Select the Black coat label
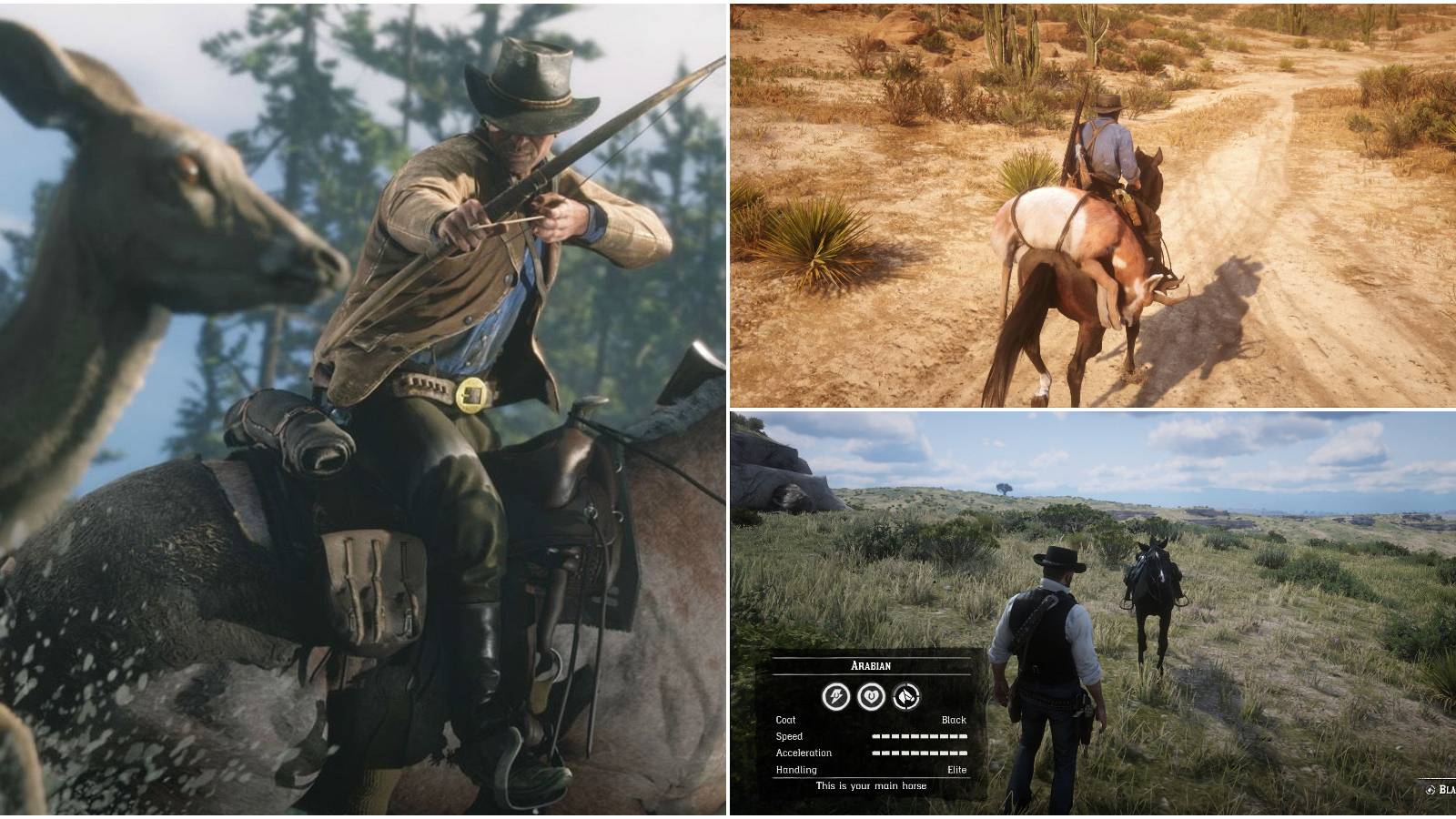Screen dimensions: 1456x819 [x=954, y=720]
